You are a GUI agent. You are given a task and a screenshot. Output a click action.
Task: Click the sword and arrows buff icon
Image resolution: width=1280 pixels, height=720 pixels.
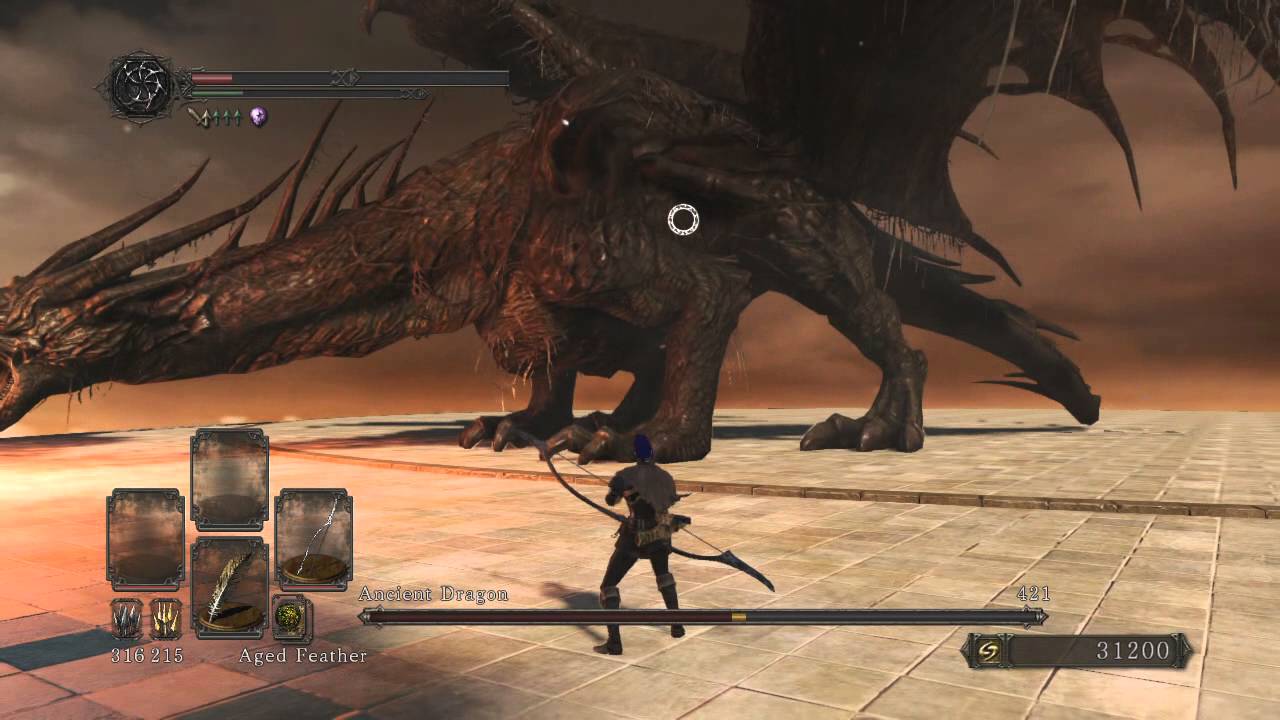pos(213,117)
